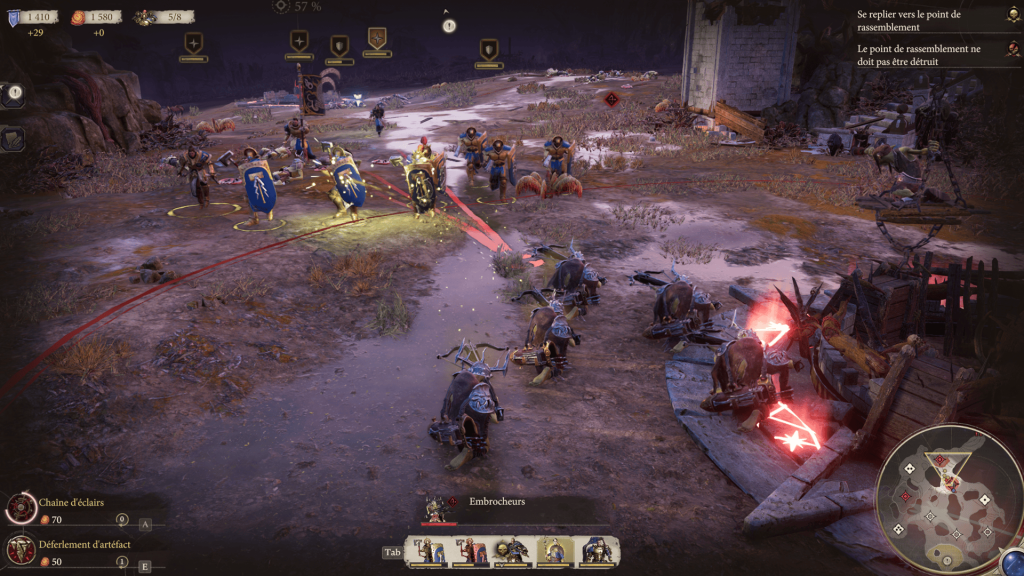The width and height of the screenshot is (1024, 576).
Task: Activate the Chaîne d'éclairs ability
Action: (21, 509)
